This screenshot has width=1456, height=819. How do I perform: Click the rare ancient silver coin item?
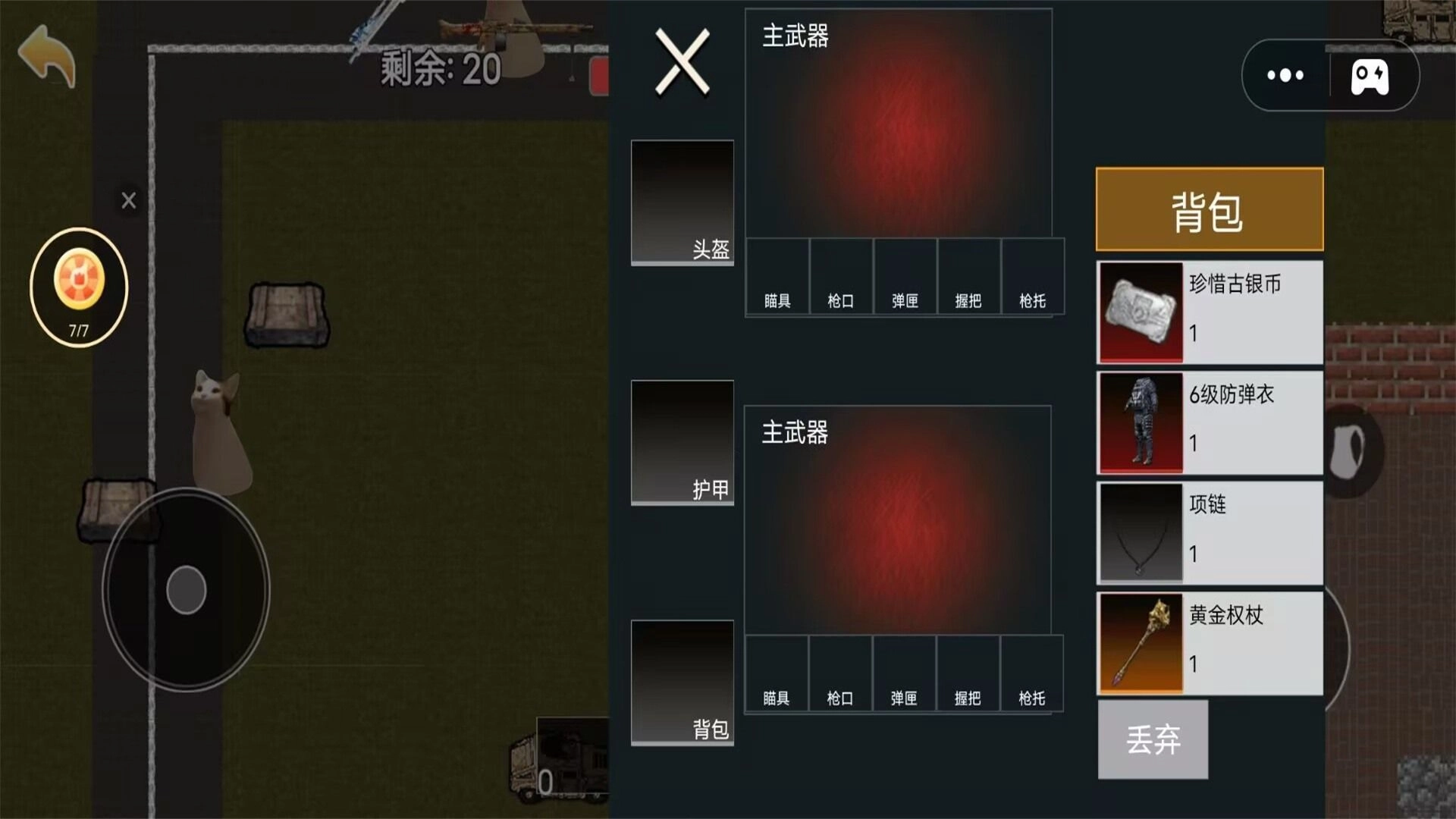pyautogui.click(x=1208, y=311)
